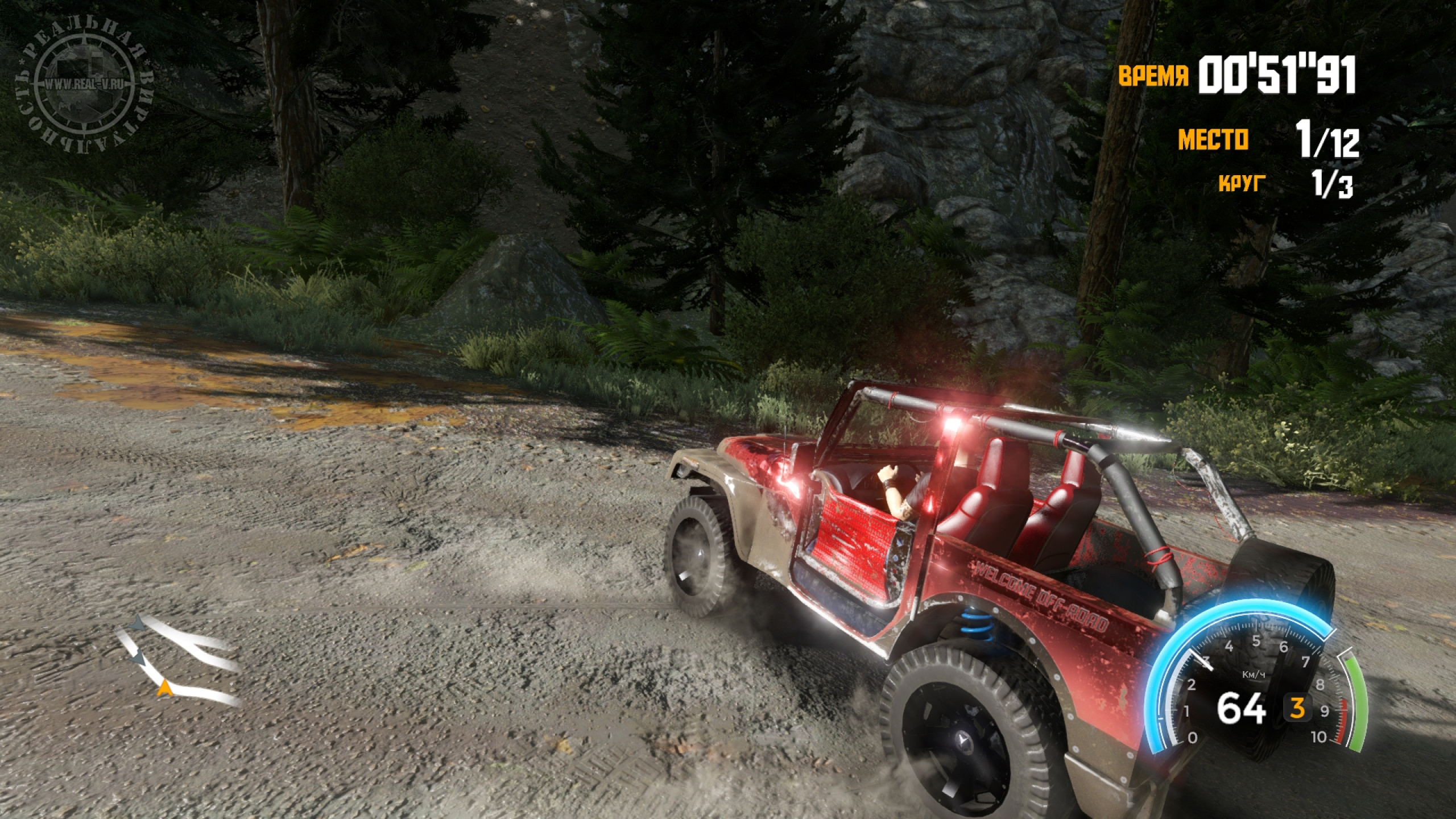The image size is (1456, 819).
Task: Select the orange player arrow on the minimap
Action: click(165, 688)
